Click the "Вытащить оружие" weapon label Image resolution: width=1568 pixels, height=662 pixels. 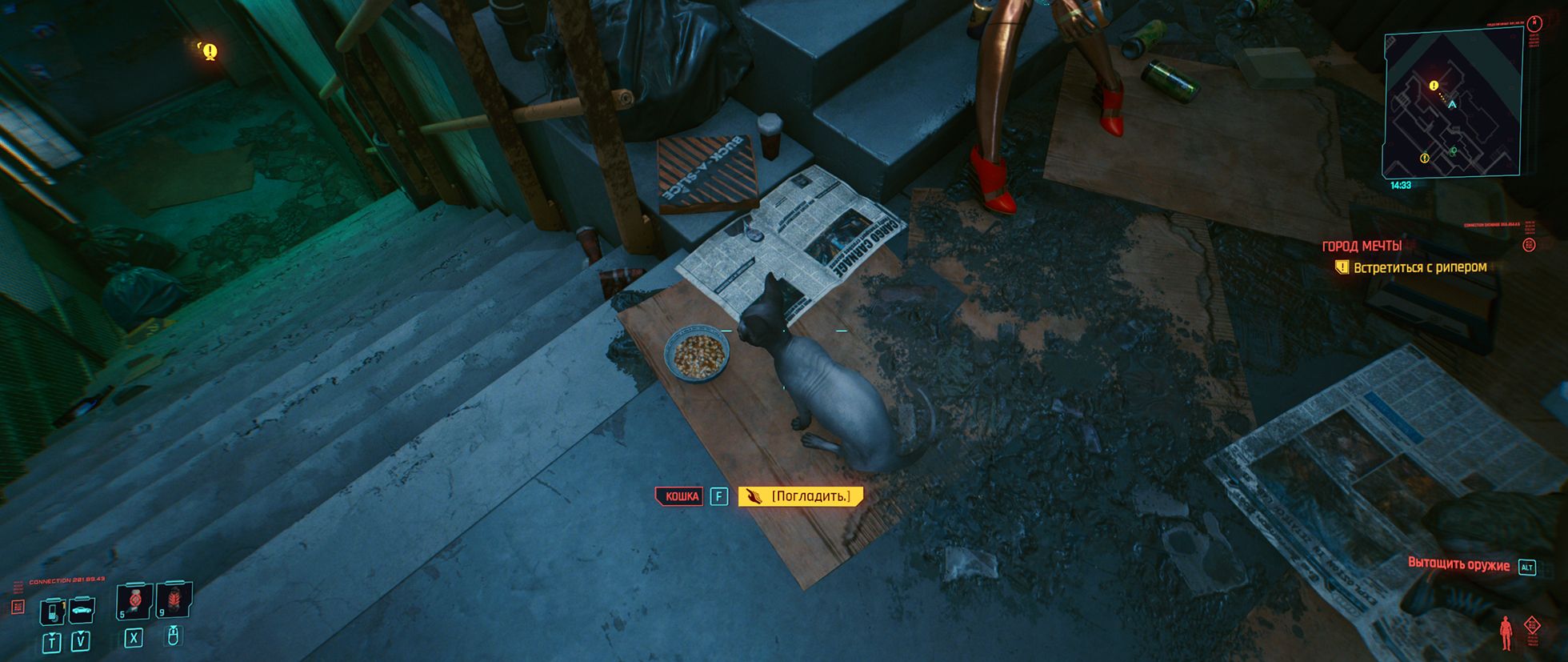[1458, 565]
